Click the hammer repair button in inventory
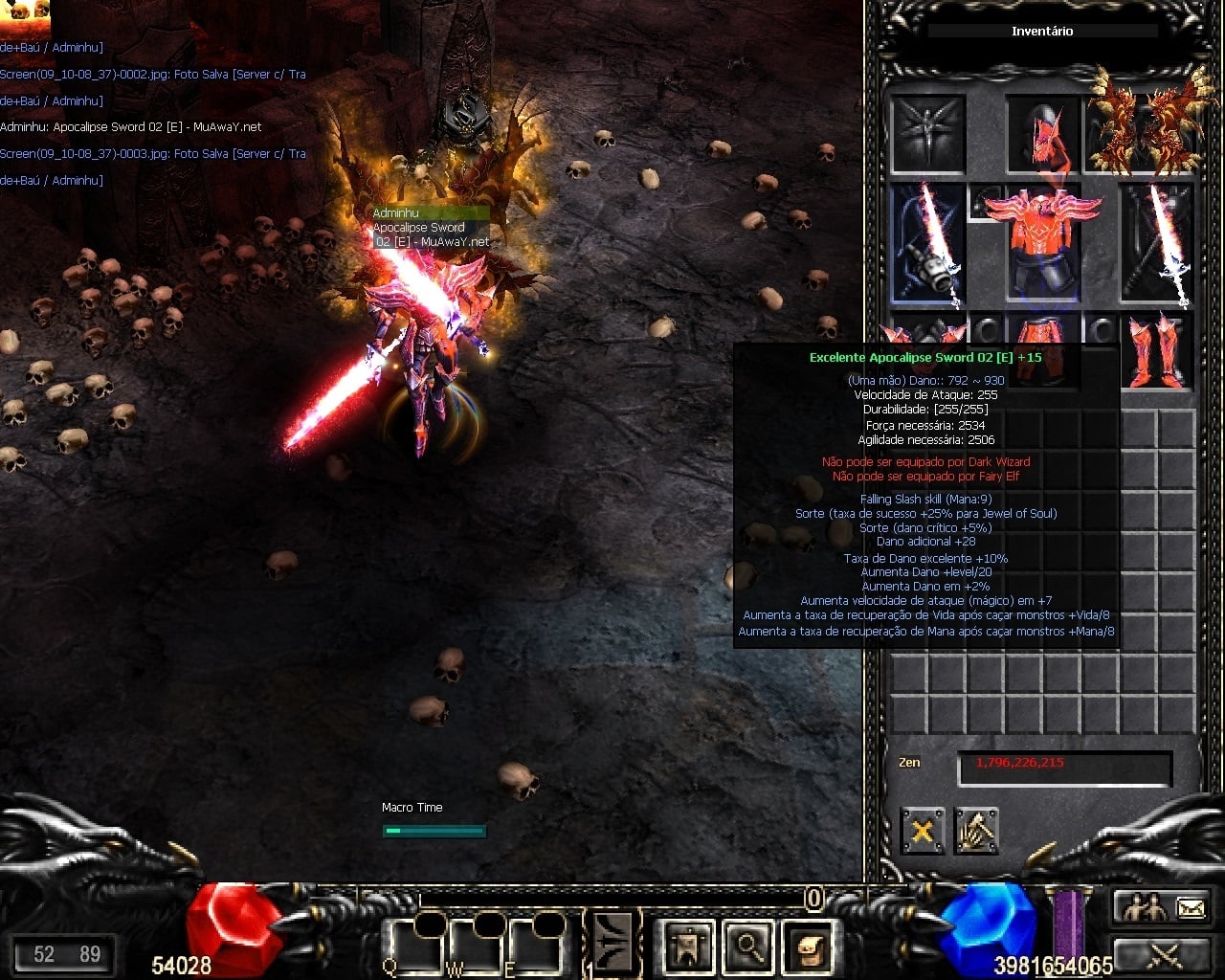 pyautogui.click(x=976, y=831)
